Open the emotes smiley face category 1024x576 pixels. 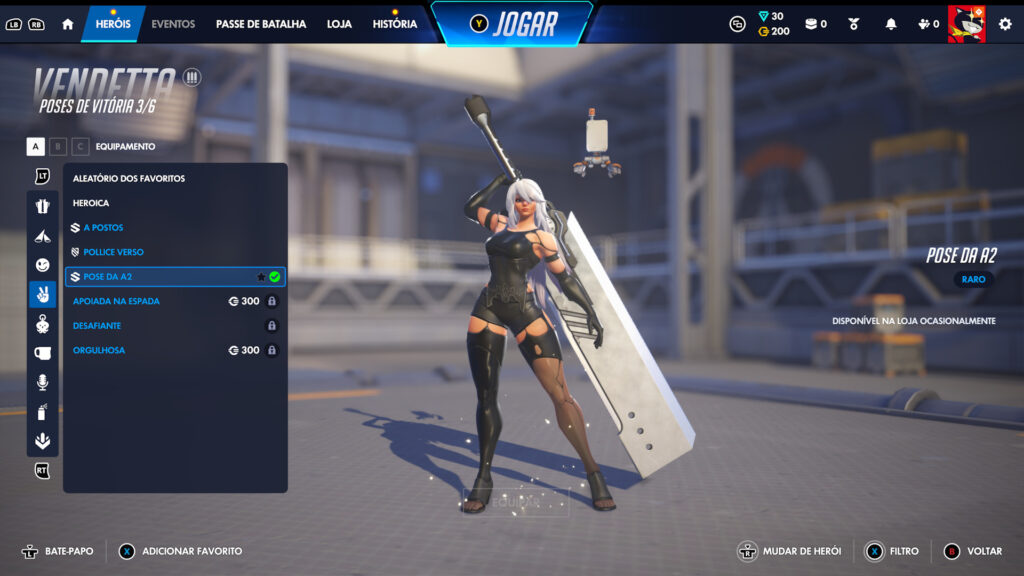tap(42, 265)
